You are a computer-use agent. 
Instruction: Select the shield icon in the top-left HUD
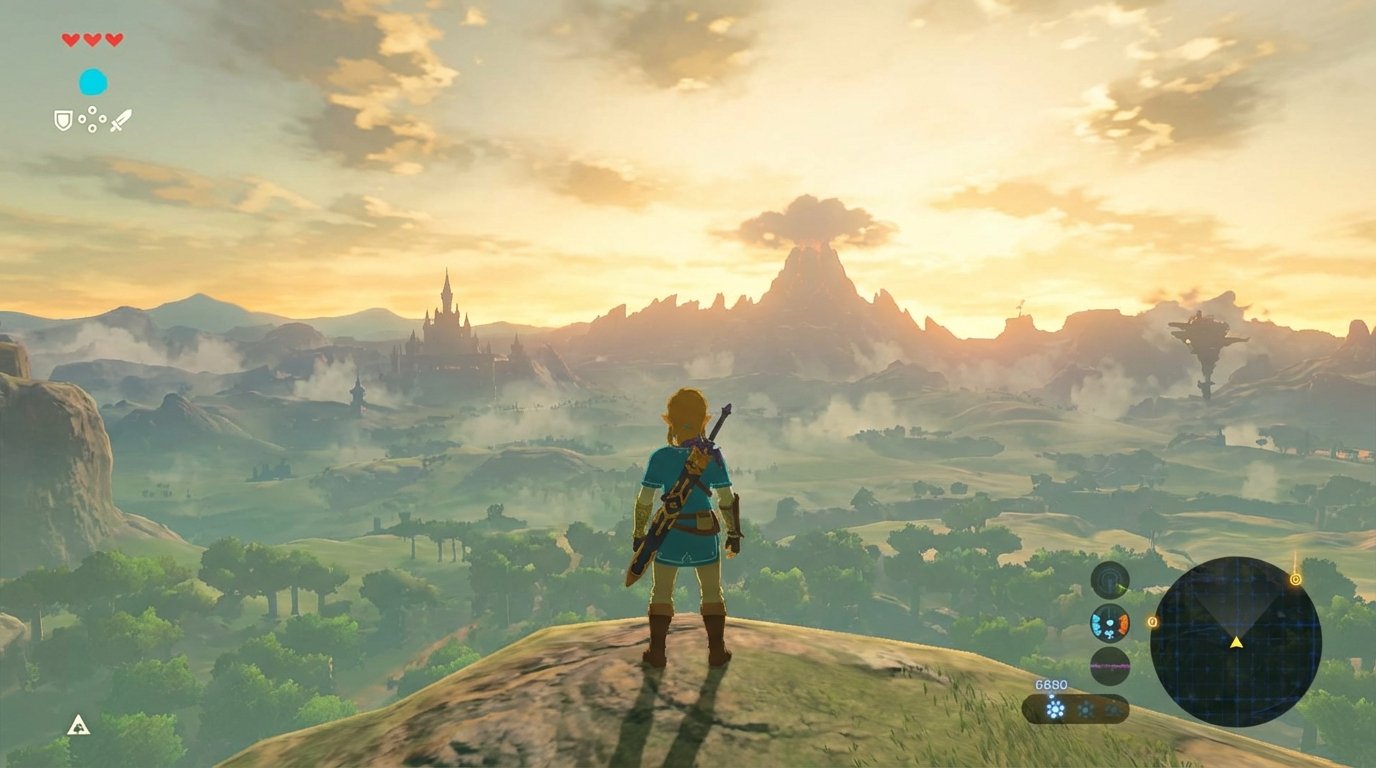click(62, 117)
